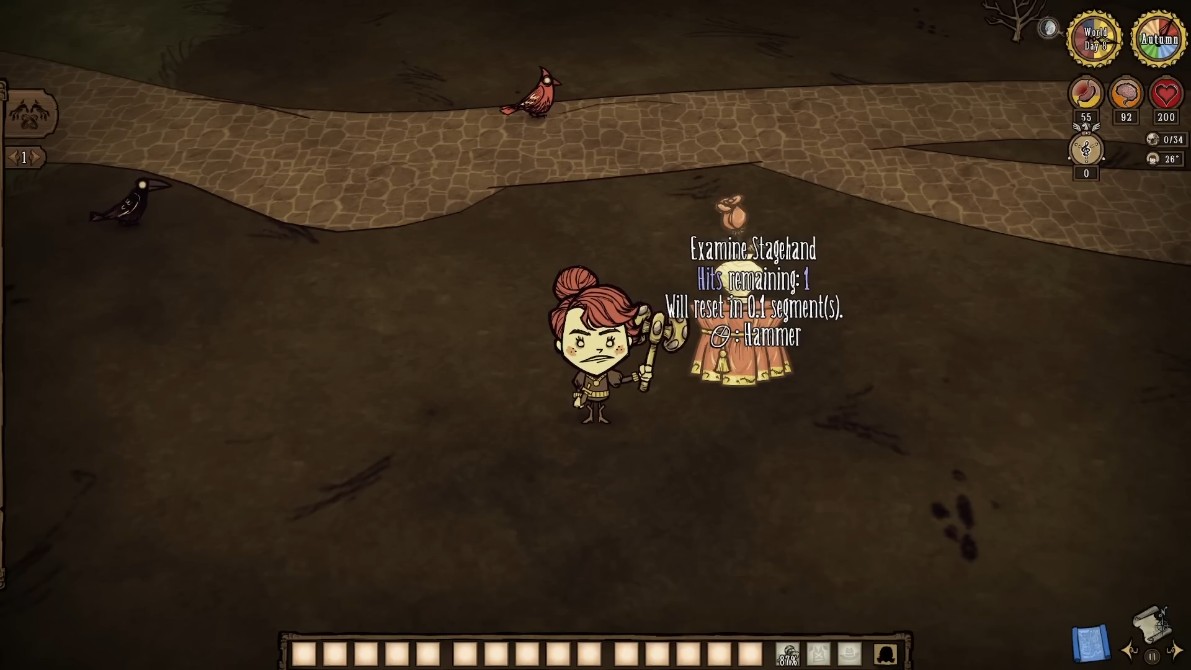The width and height of the screenshot is (1191, 670).
Task: Click the brain sanity badge
Action: click(x=1126, y=94)
